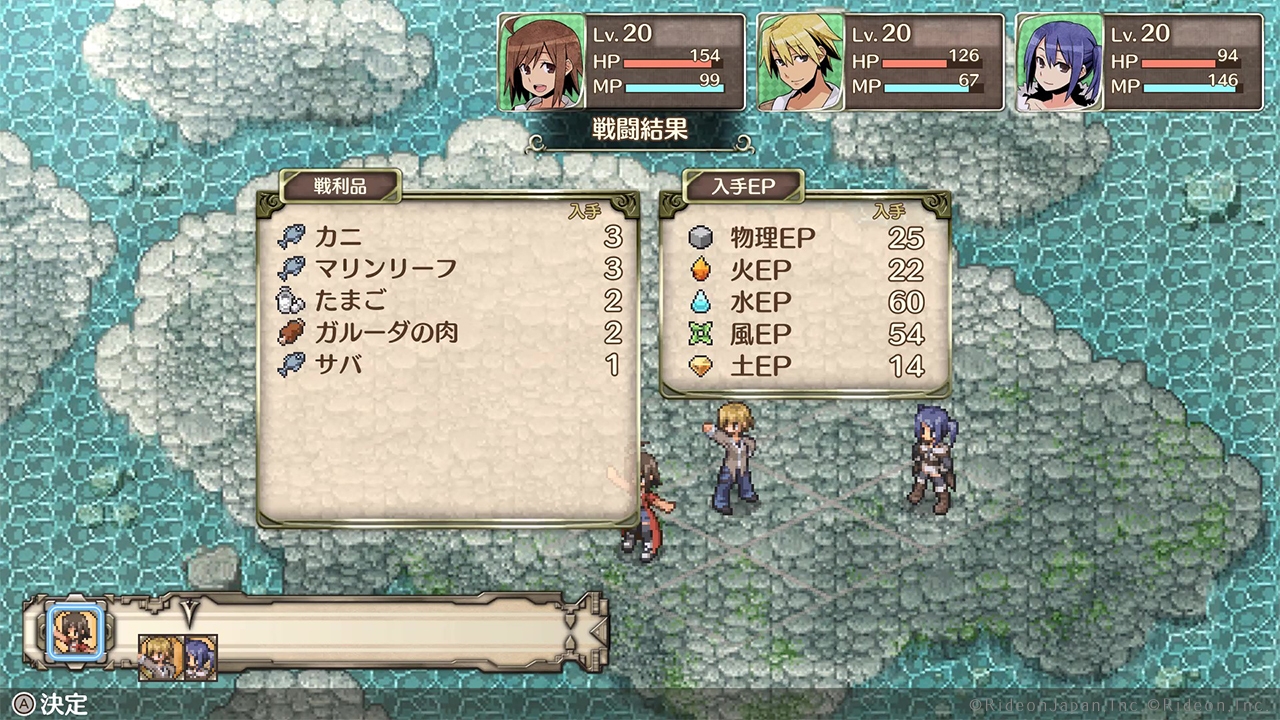Click the ガルーダの肉 loot entry
This screenshot has height=720, width=1280.
450,333
